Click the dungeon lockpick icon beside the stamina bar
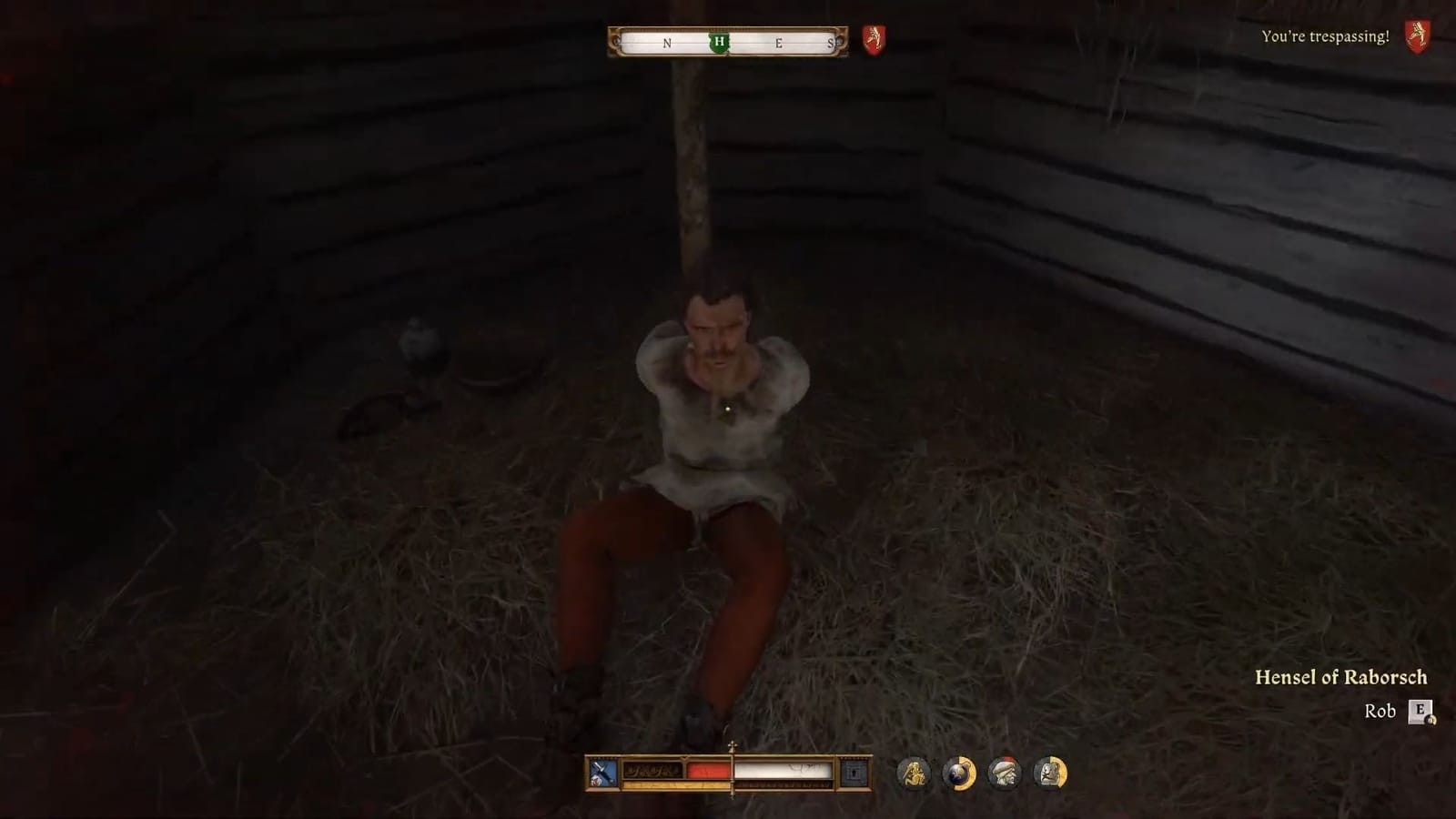 tap(852, 772)
